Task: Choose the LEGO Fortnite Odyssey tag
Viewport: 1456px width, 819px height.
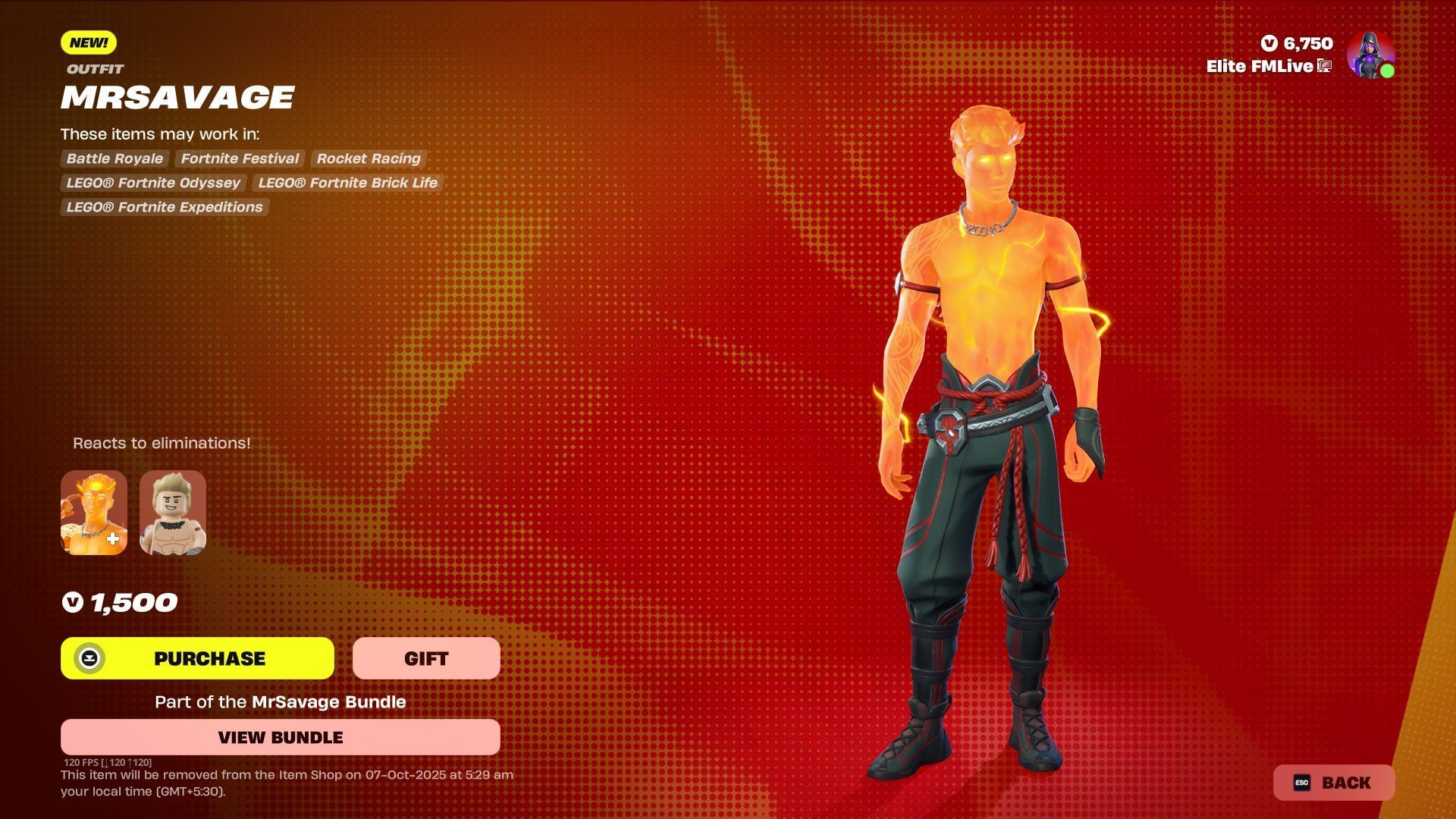Action: pos(153,183)
